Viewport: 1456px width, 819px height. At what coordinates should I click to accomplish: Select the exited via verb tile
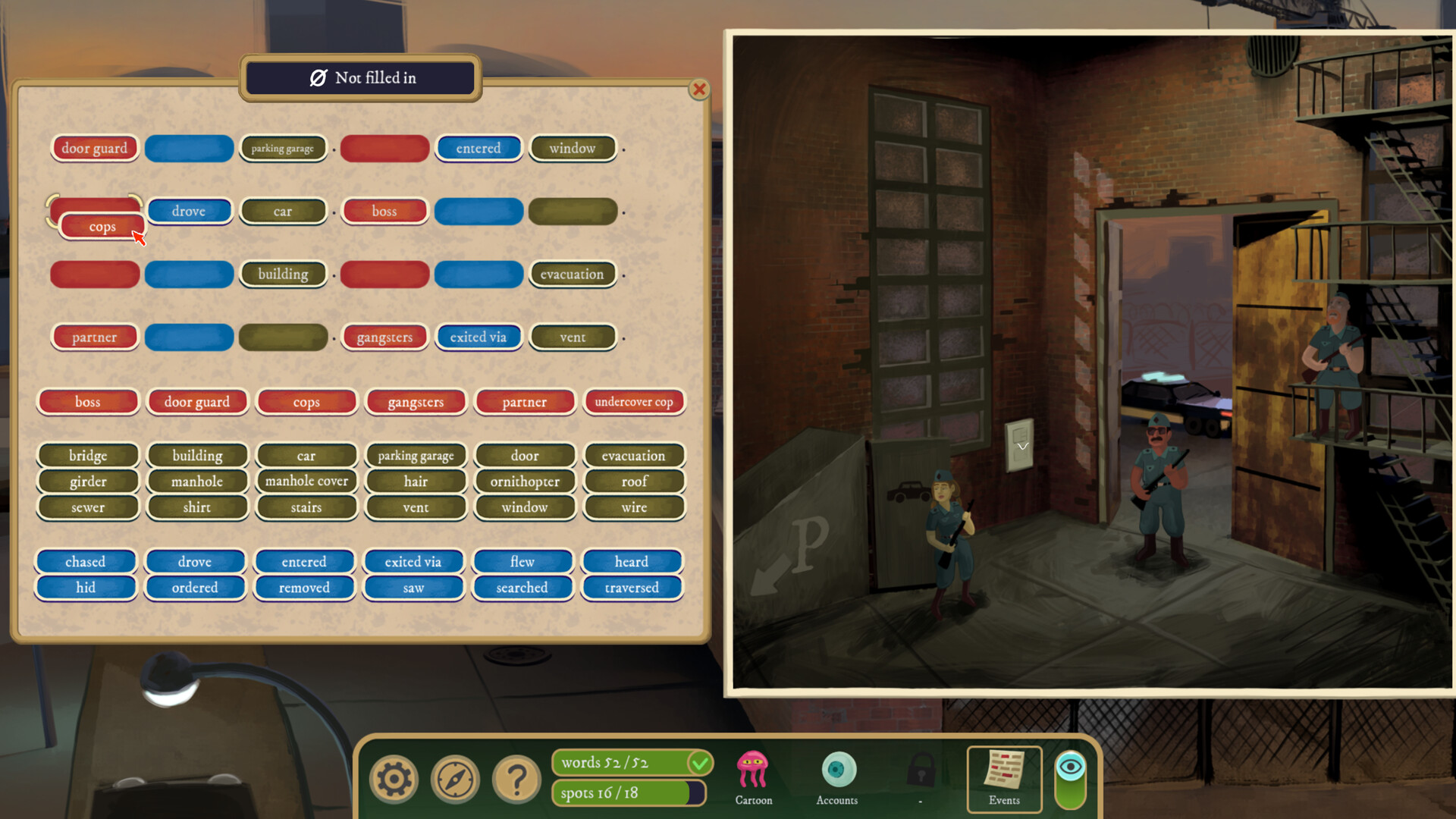(x=413, y=561)
